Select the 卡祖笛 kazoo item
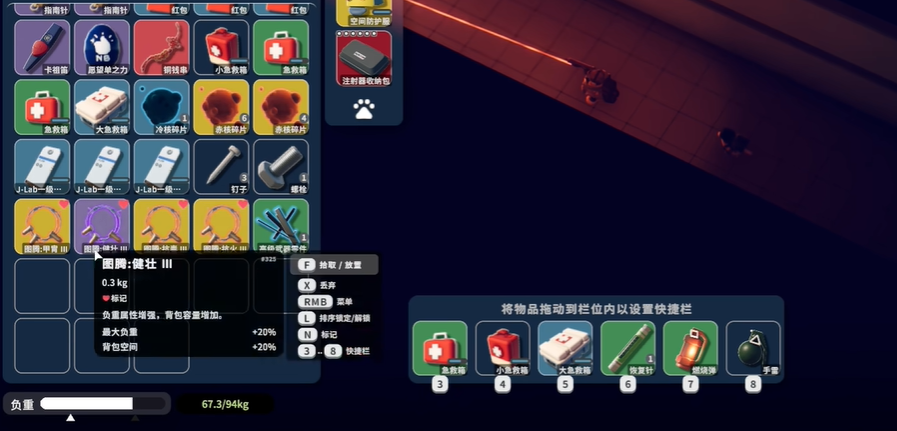Screen dimensions: 897x431 (42, 46)
